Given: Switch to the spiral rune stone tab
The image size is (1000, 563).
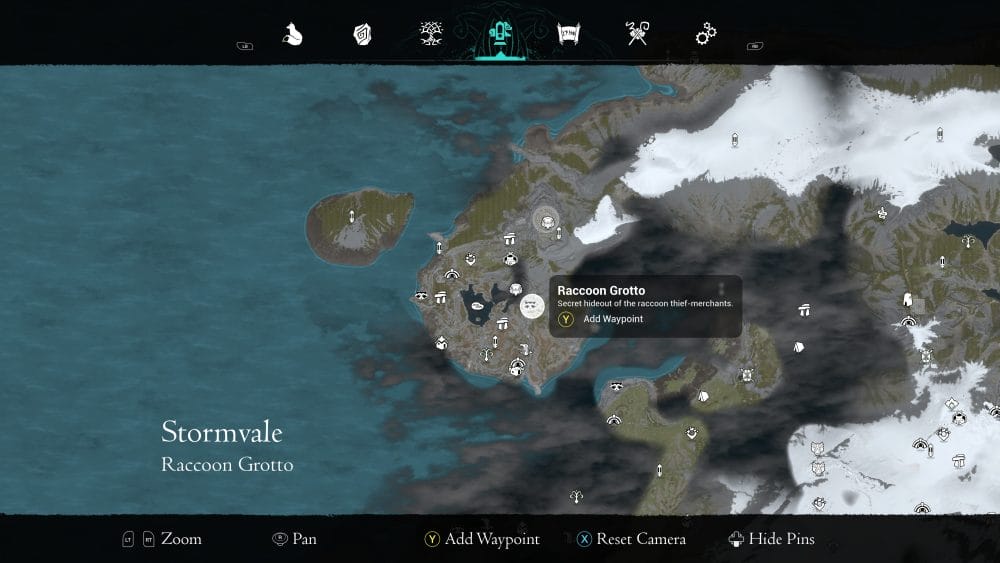Looking at the screenshot, I should pos(362,35).
